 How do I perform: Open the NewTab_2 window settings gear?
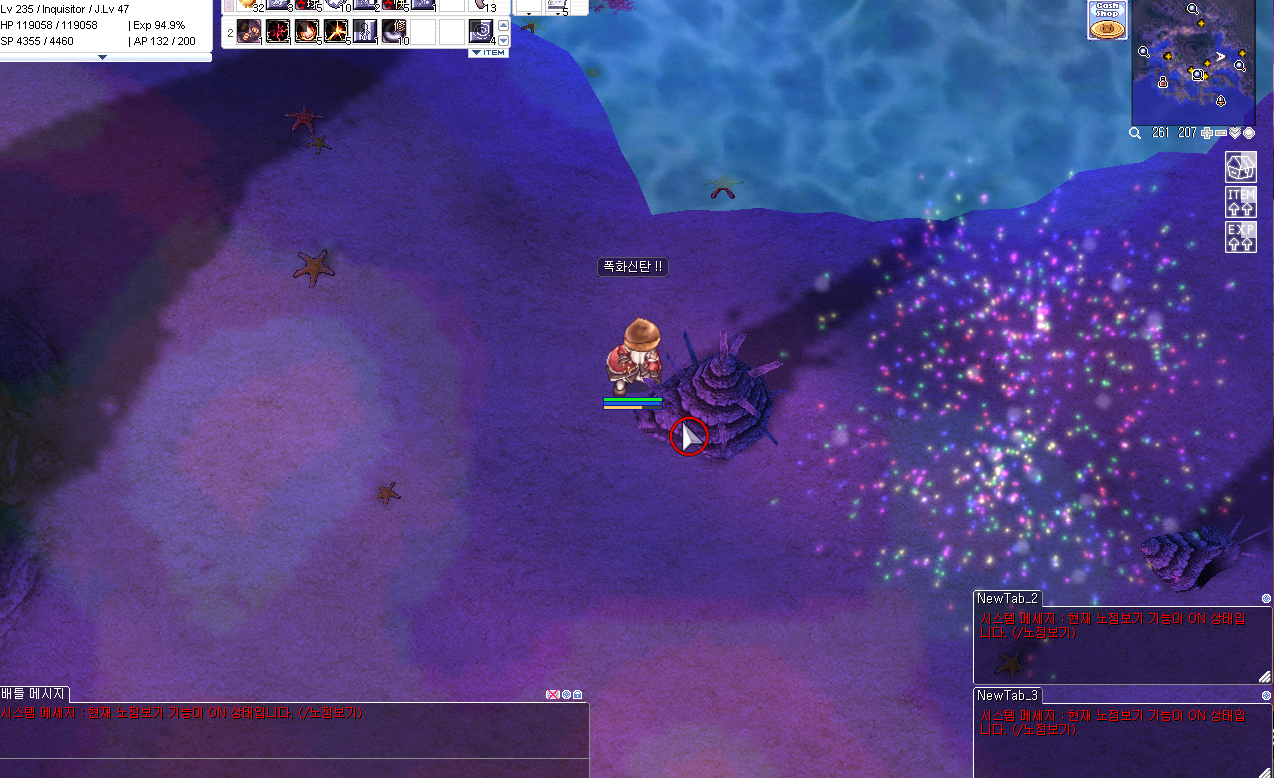pos(1266,599)
